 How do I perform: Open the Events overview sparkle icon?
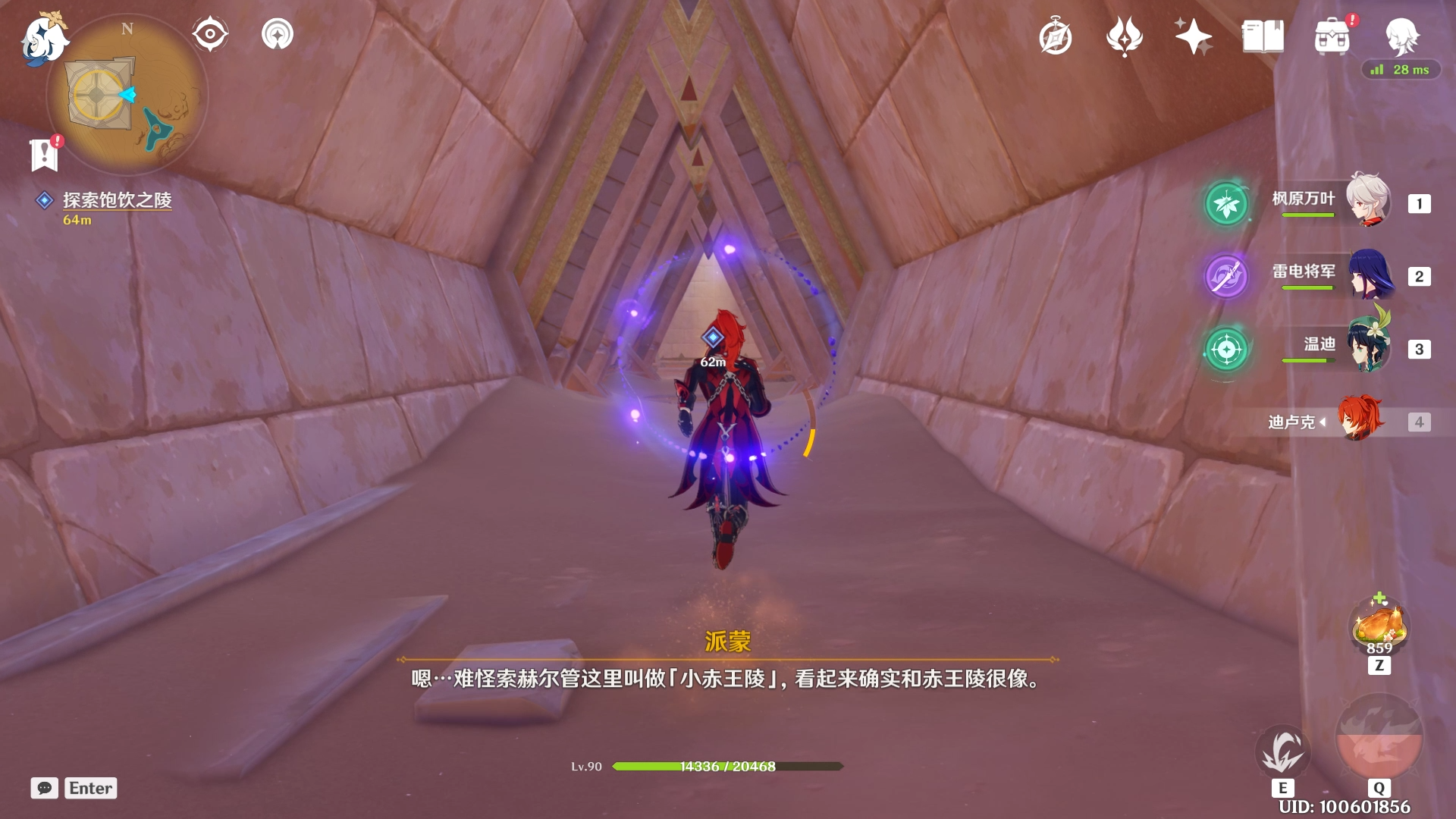click(x=1193, y=36)
